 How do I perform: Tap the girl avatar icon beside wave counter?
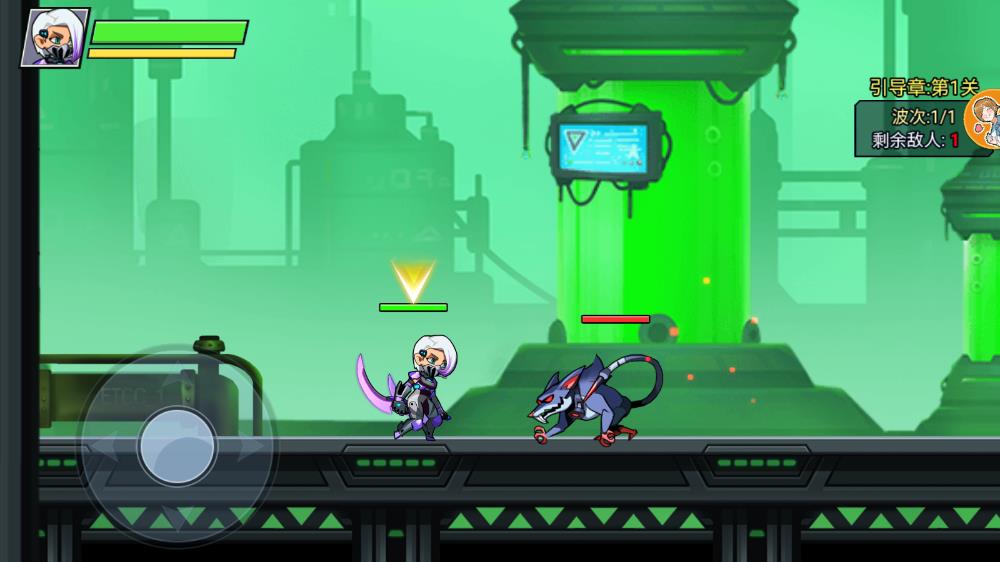tap(986, 120)
